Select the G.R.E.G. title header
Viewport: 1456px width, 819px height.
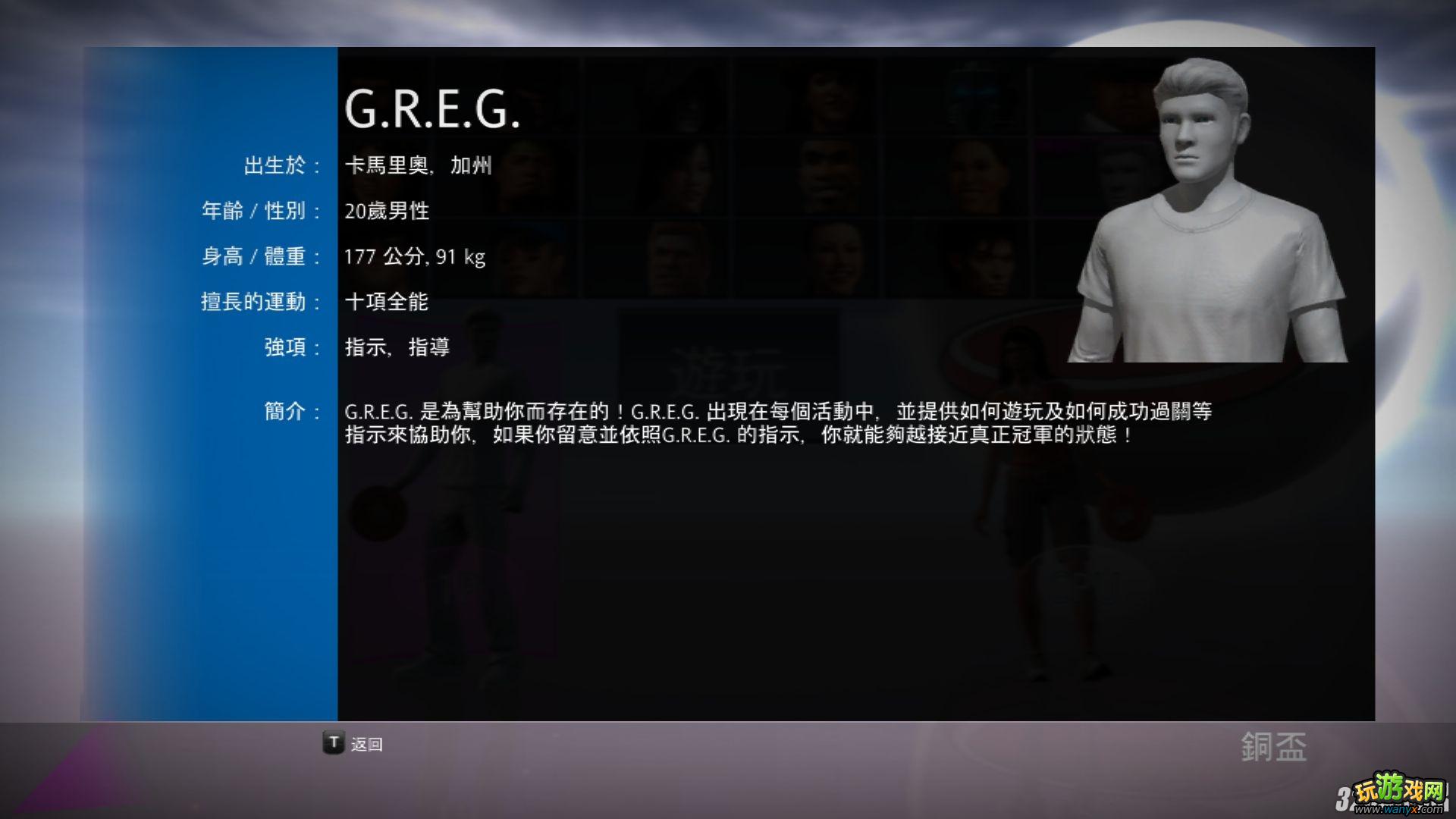[x=434, y=111]
